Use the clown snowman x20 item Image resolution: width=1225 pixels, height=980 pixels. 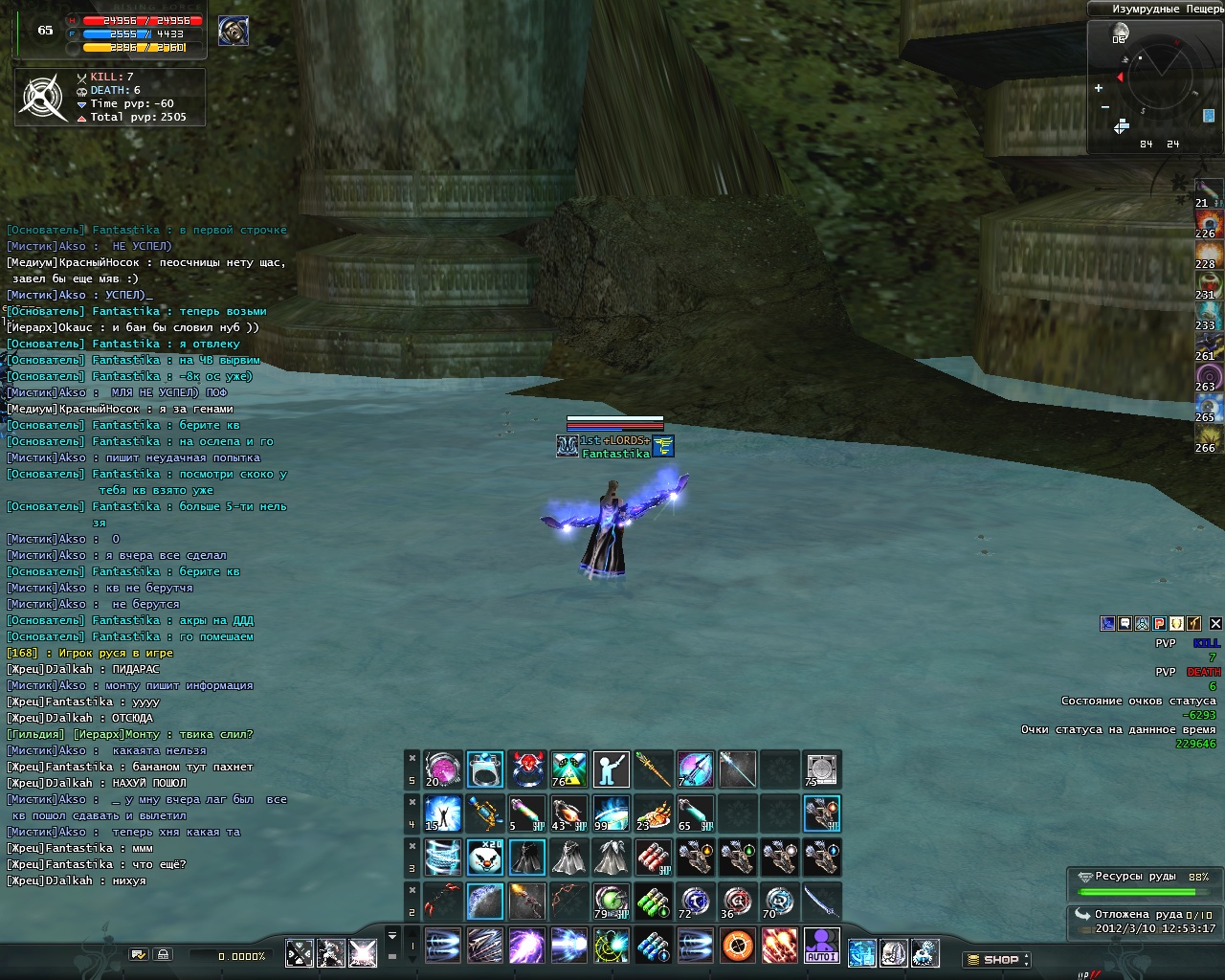pyautogui.click(x=485, y=857)
